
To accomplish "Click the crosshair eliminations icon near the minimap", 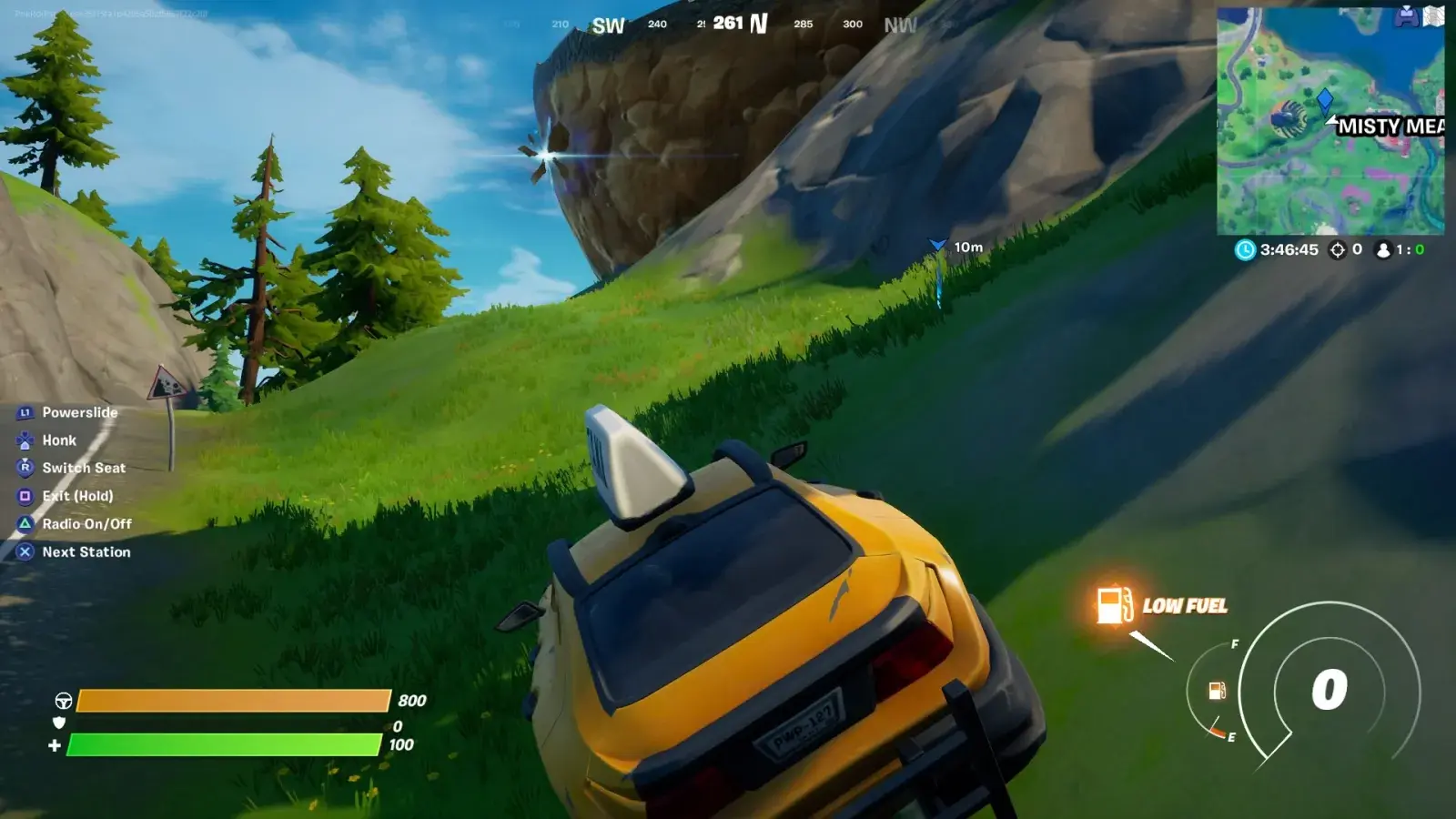I will pos(1337,250).
